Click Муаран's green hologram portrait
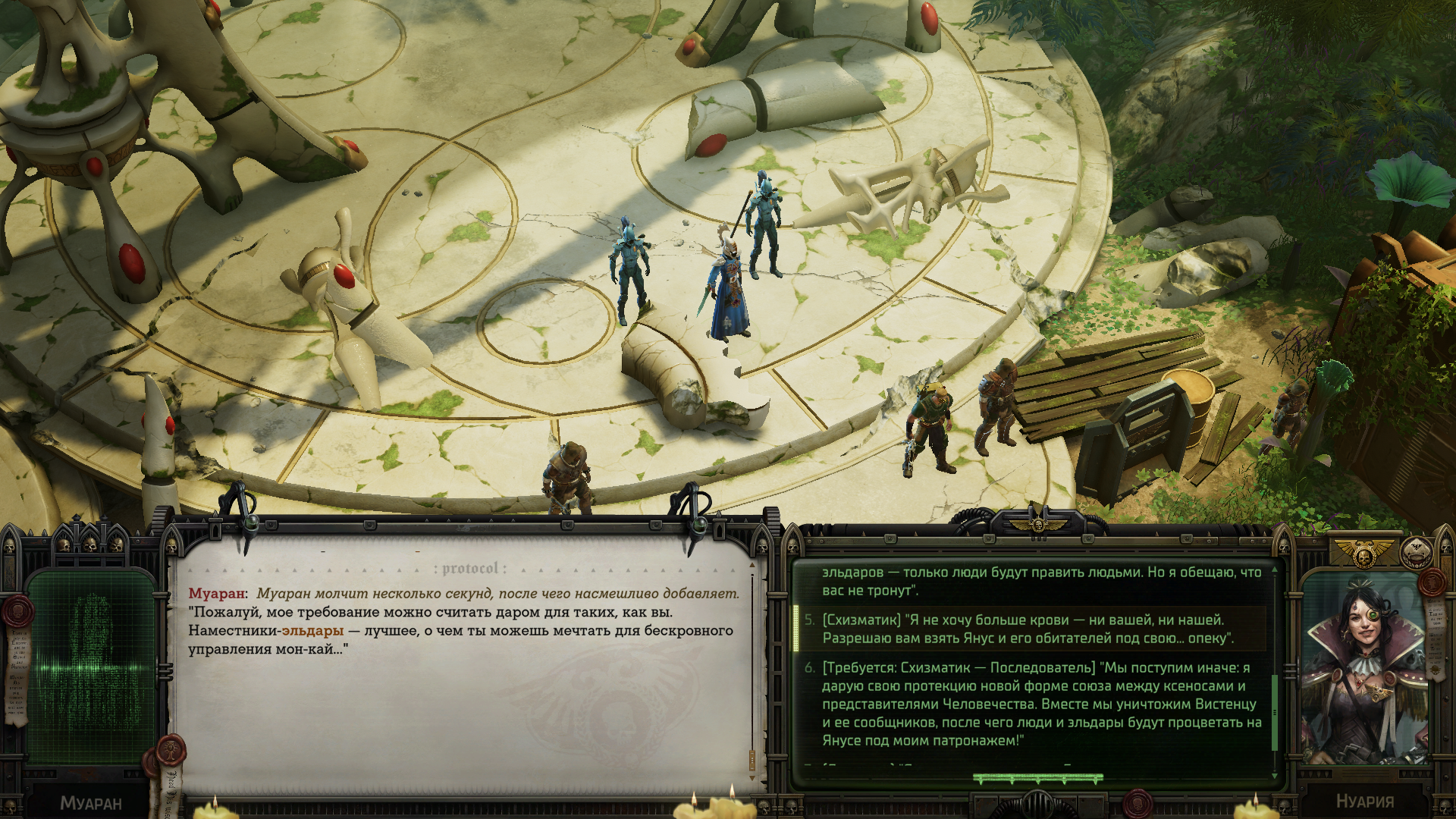 pyautogui.click(x=91, y=667)
